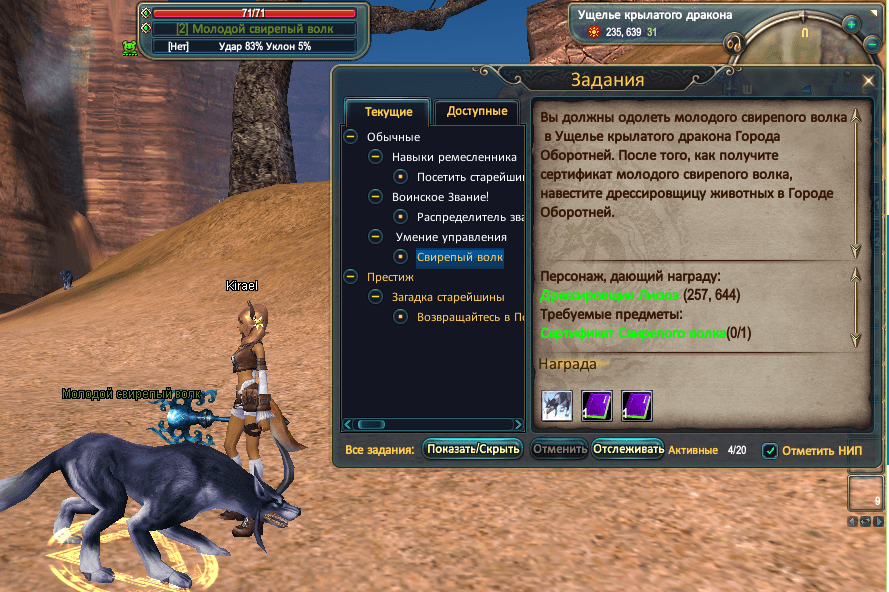Choose the Умение управления quest group
Image resolution: width=889 pixels, height=592 pixels.
pos(451,237)
